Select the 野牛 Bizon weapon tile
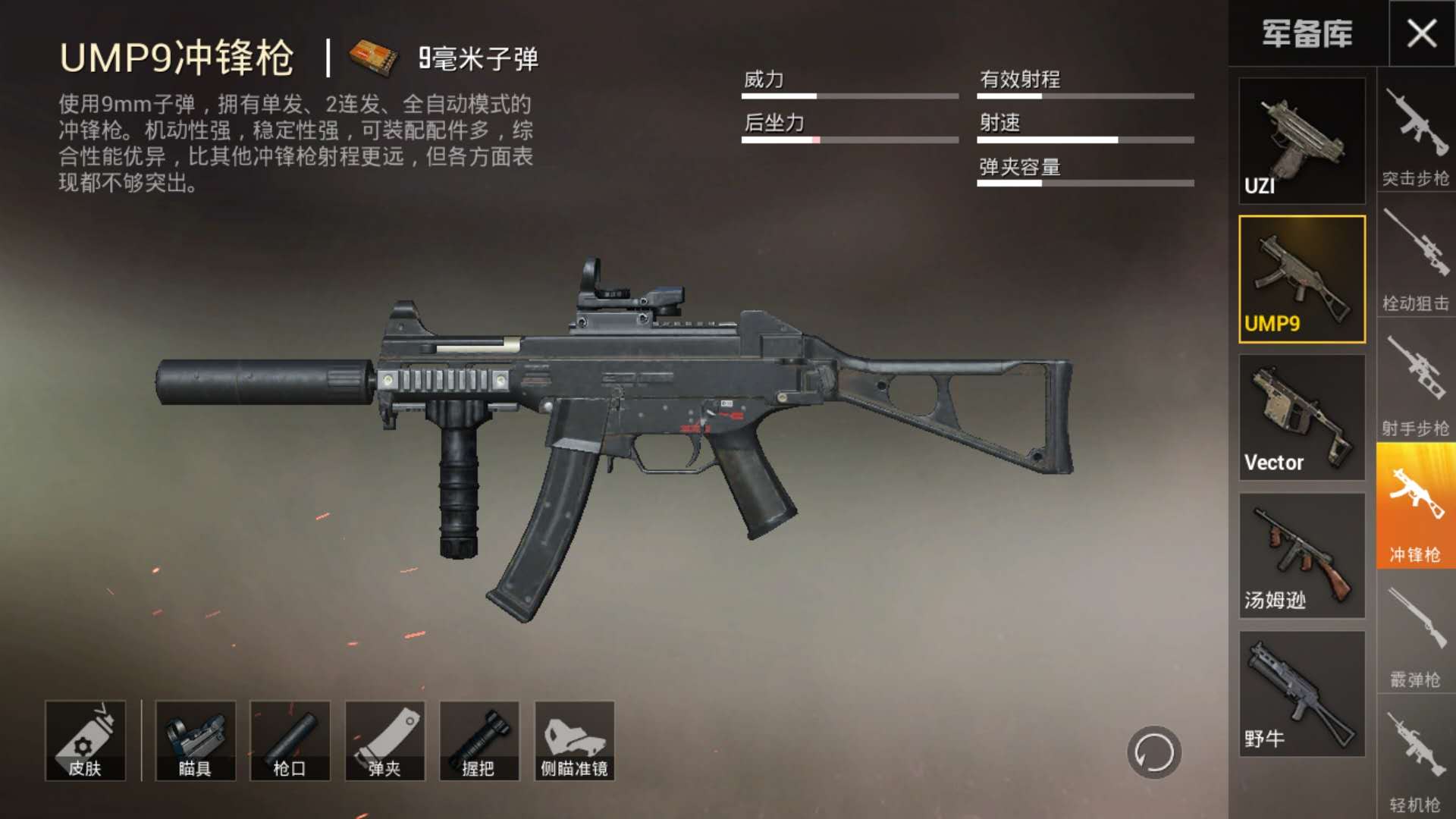The image size is (1456, 819). tap(1301, 694)
